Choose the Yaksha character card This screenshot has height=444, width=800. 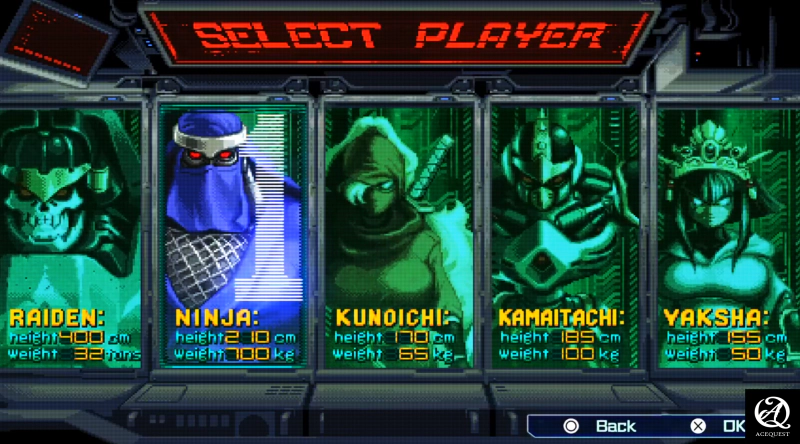(x=725, y=230)
